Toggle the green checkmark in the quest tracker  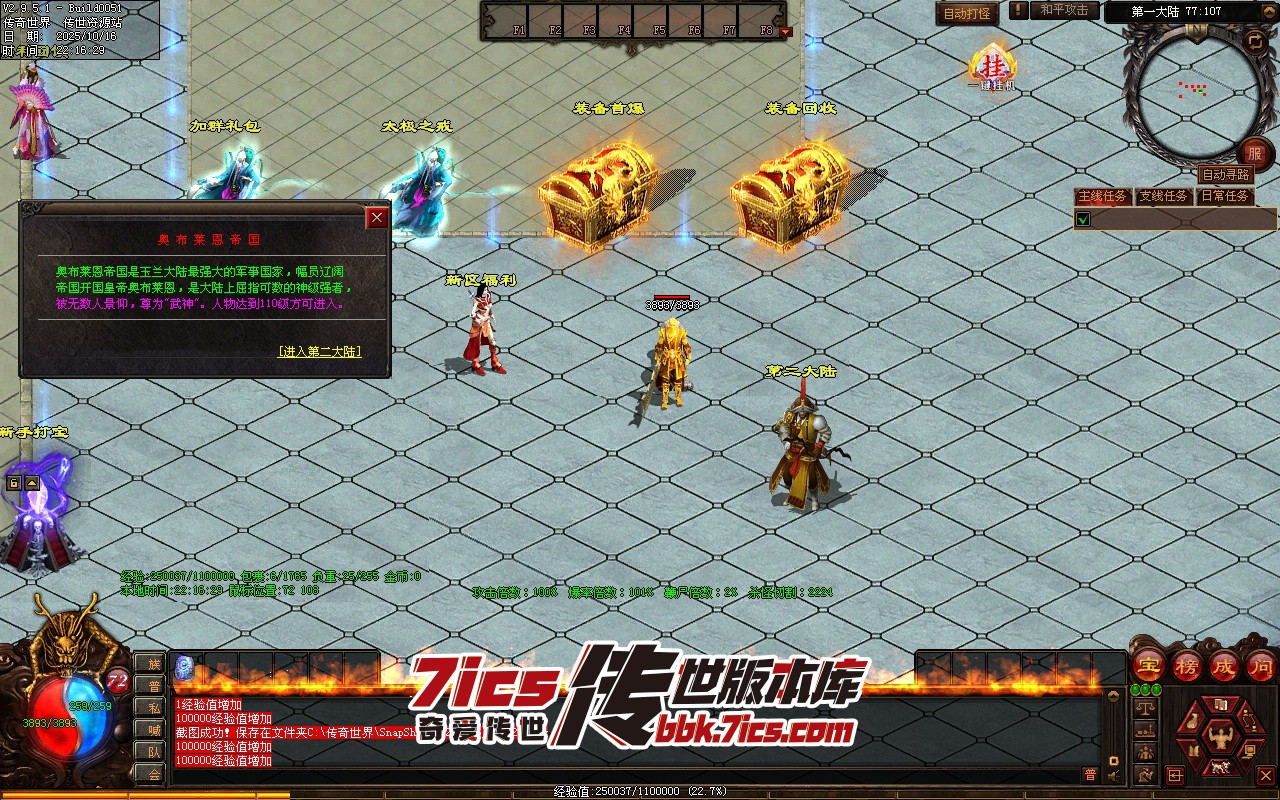tap(1082, 219)
